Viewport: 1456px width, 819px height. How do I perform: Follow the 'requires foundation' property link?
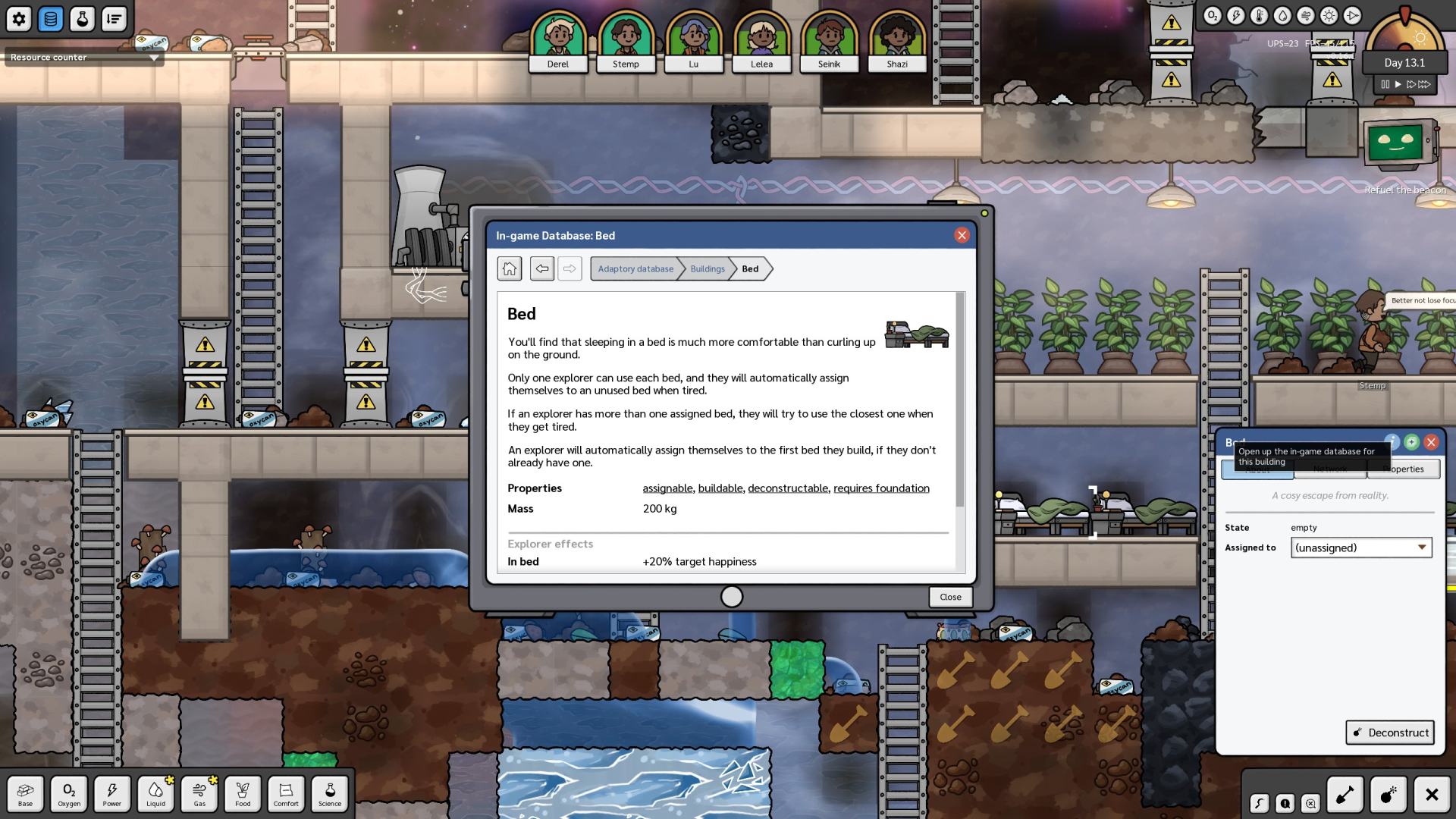(881, 488)
